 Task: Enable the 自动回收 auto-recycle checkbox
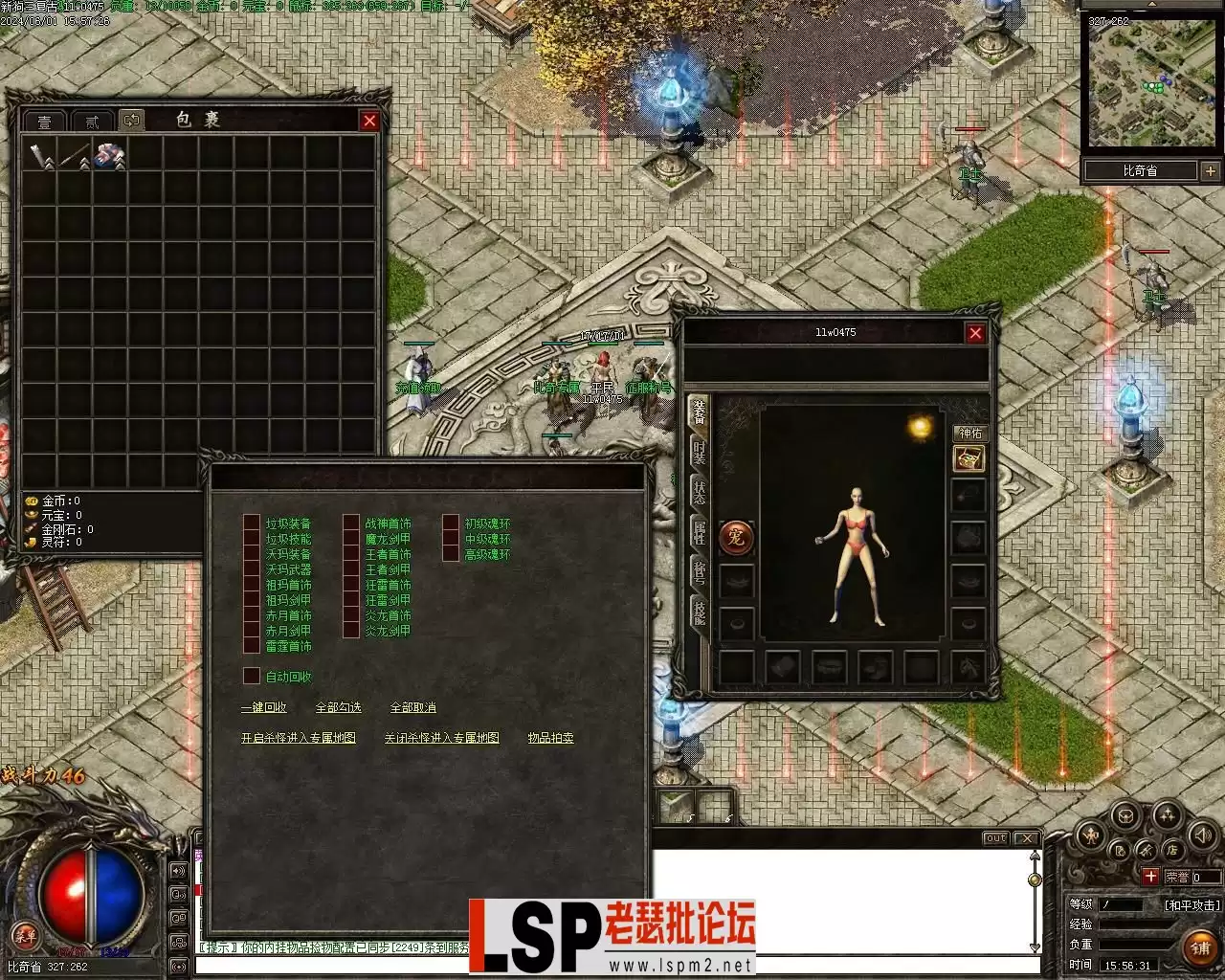253,677
